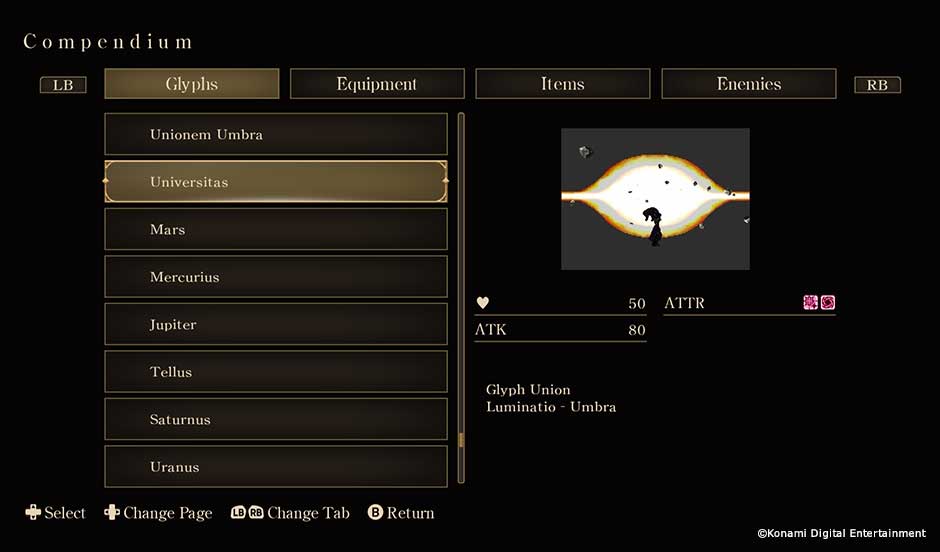Click the glyph list scrollbar

[461, 298]
